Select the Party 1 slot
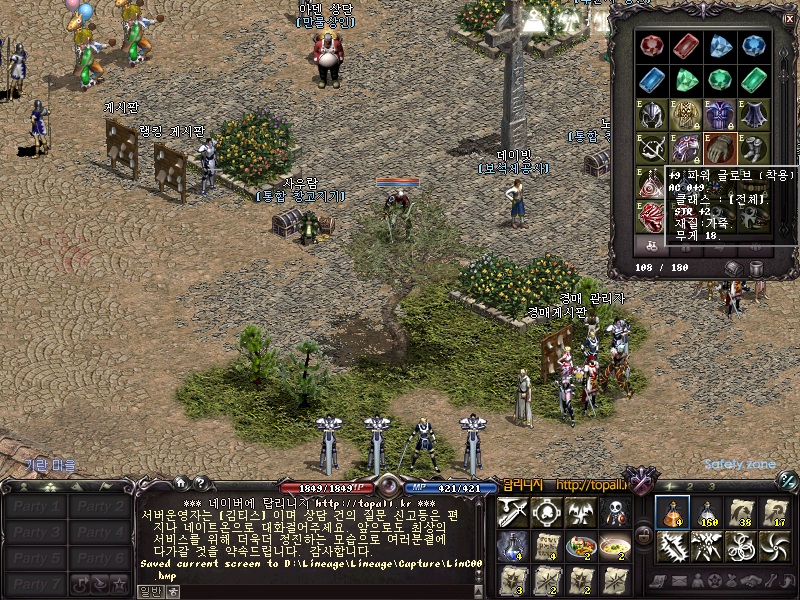Image resolution: width=800 pixels, height=600 pixels. 36,506
